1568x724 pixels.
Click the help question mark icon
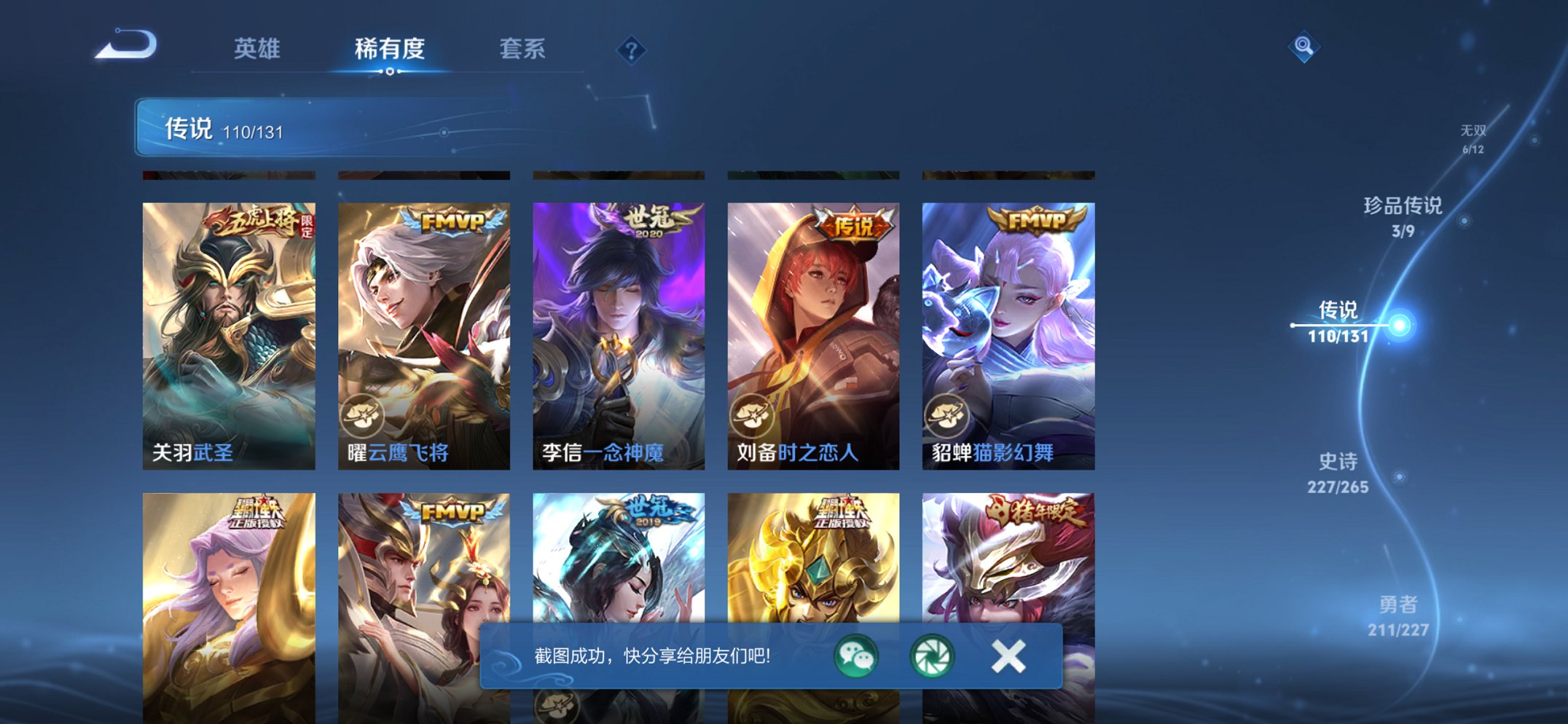point(631,50)
